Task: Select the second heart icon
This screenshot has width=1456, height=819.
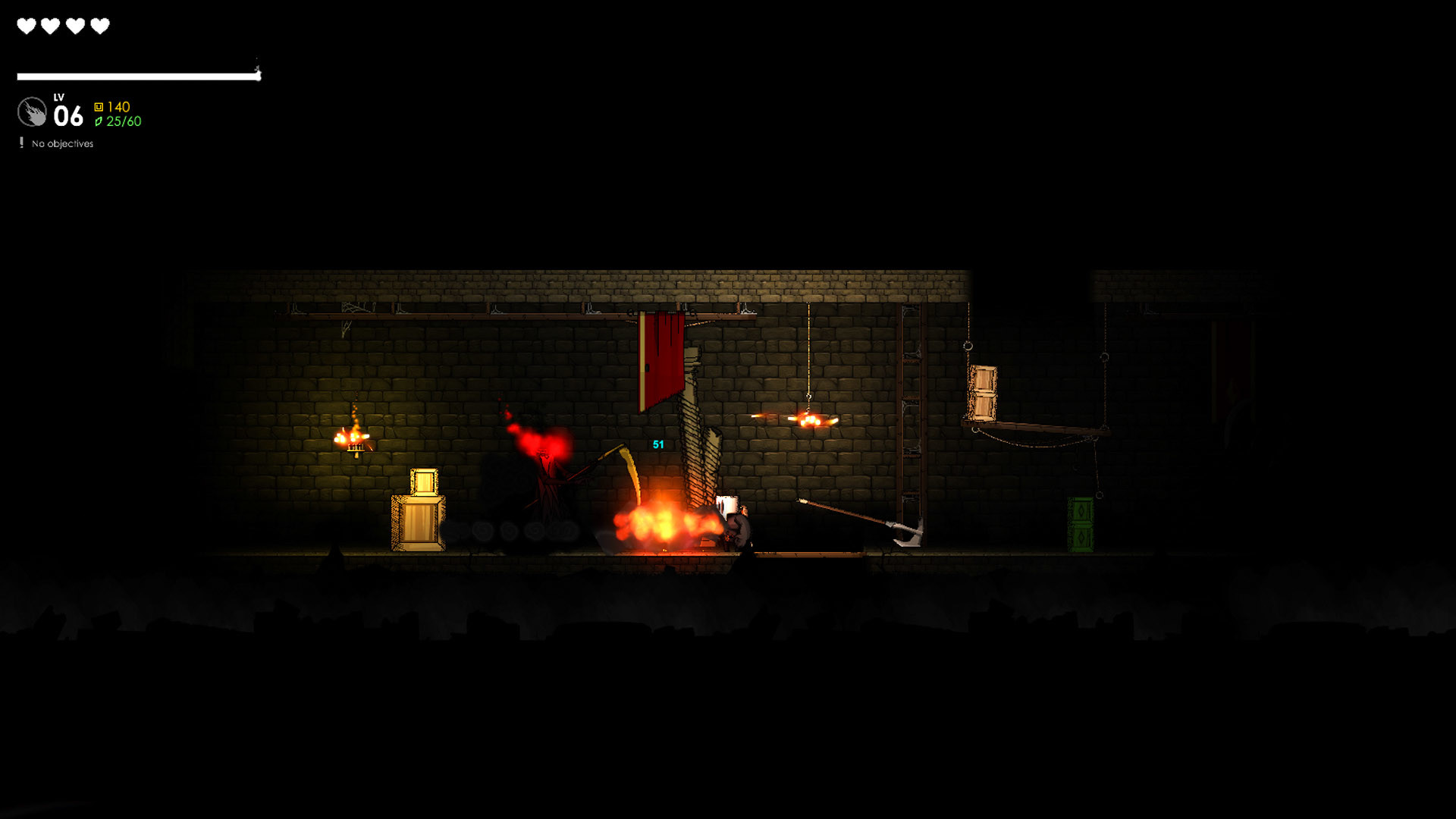Action: point(50,27)
